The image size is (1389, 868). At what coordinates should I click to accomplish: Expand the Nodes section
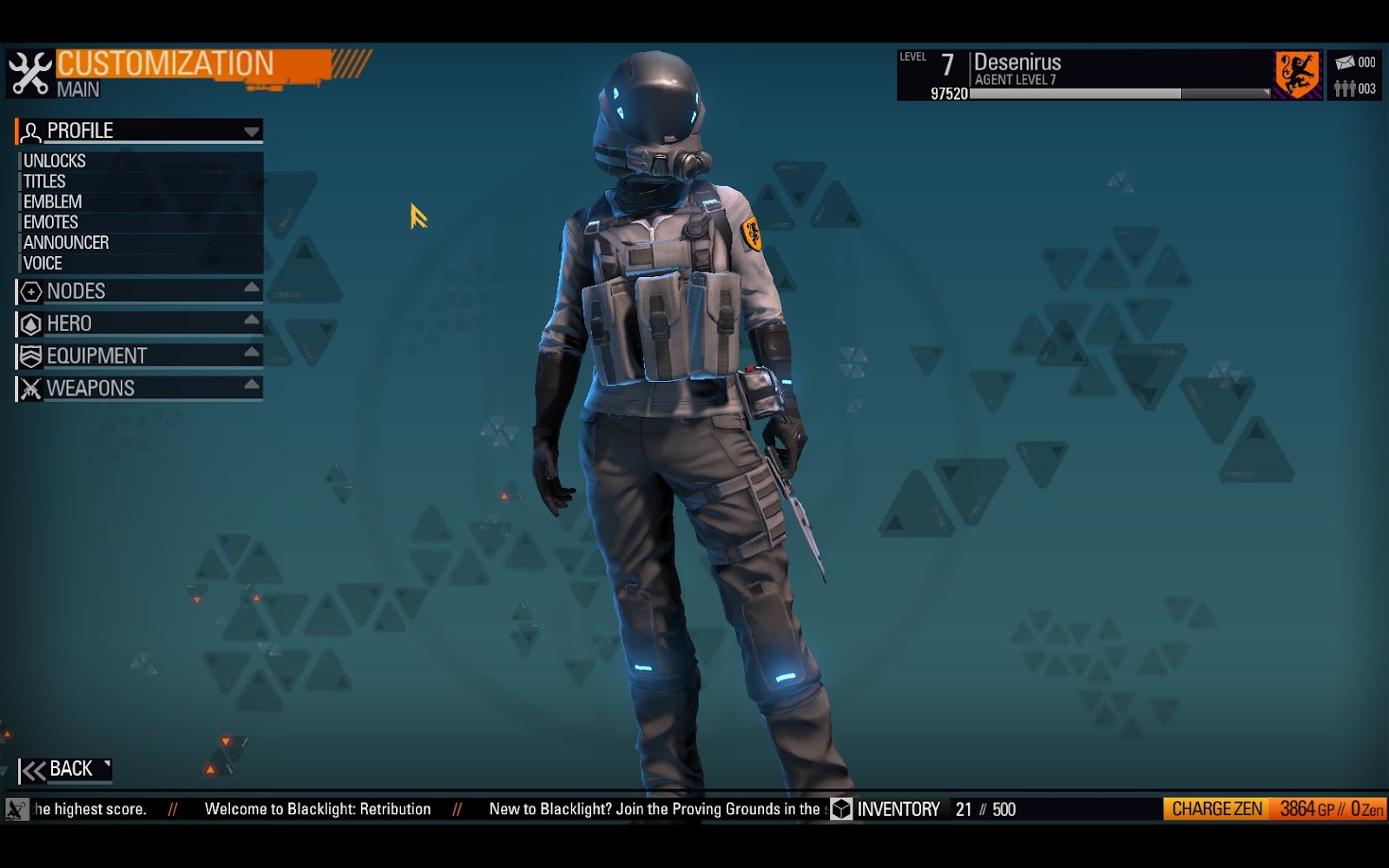[250, 290]
